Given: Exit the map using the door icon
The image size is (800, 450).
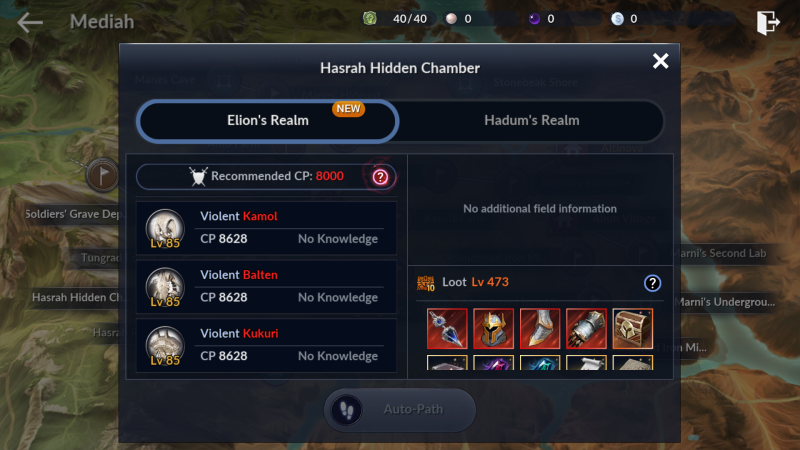Looking at the screenshot, I should [x=767, y=22].
